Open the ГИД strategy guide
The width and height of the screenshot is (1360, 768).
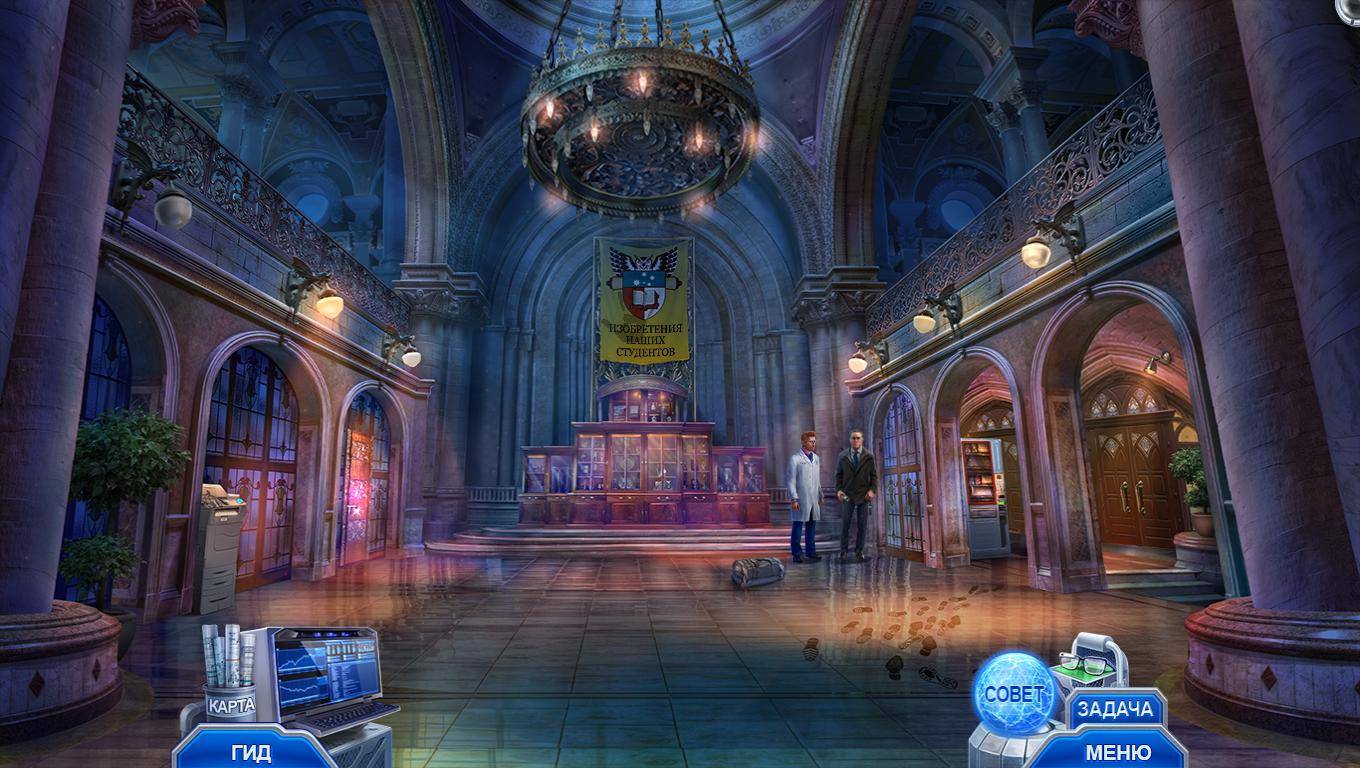click(x=251, y=752)
